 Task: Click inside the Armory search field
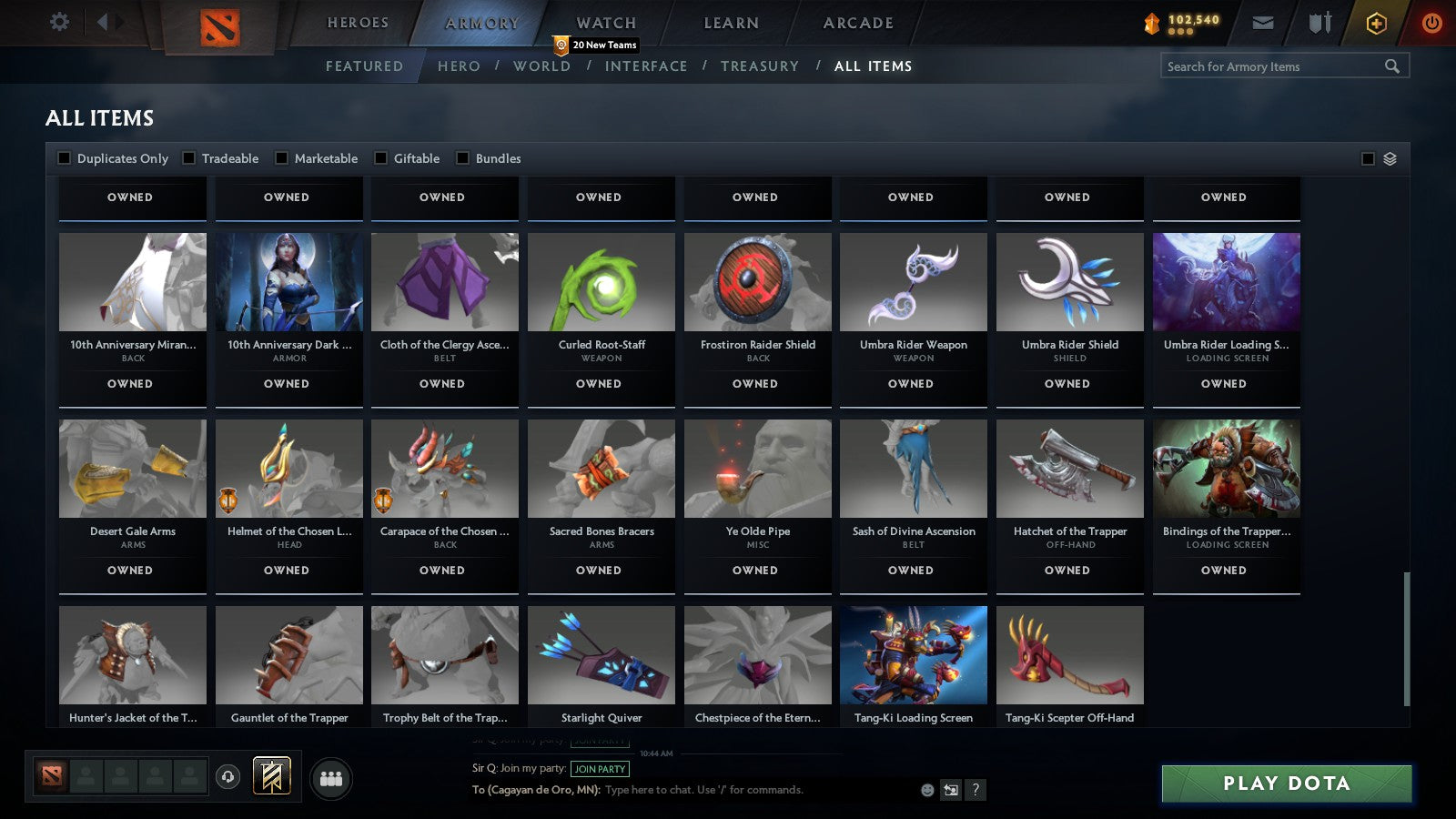point(1274,66)
